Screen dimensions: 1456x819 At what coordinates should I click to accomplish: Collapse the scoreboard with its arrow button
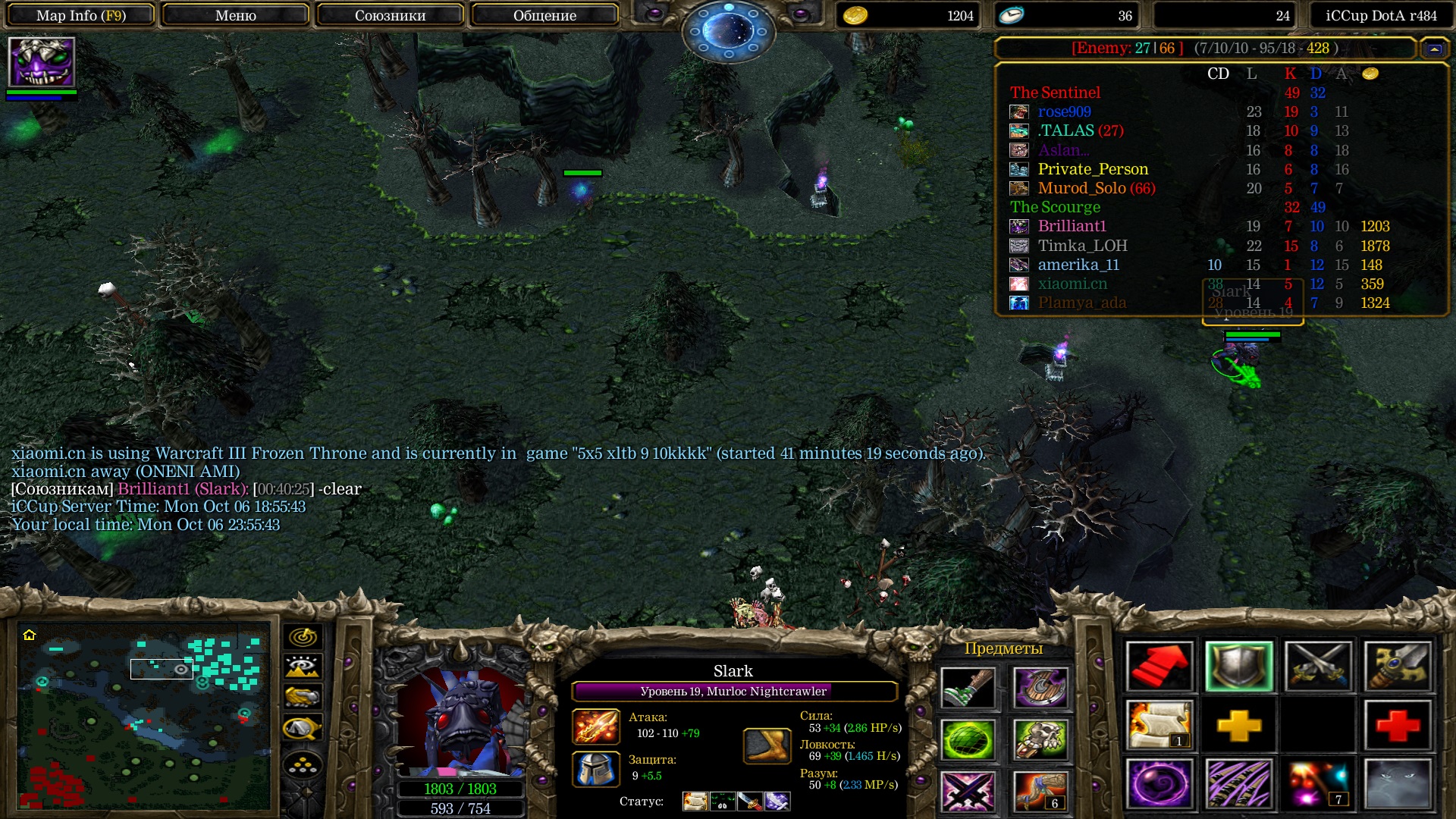[x=1434, y=49]
